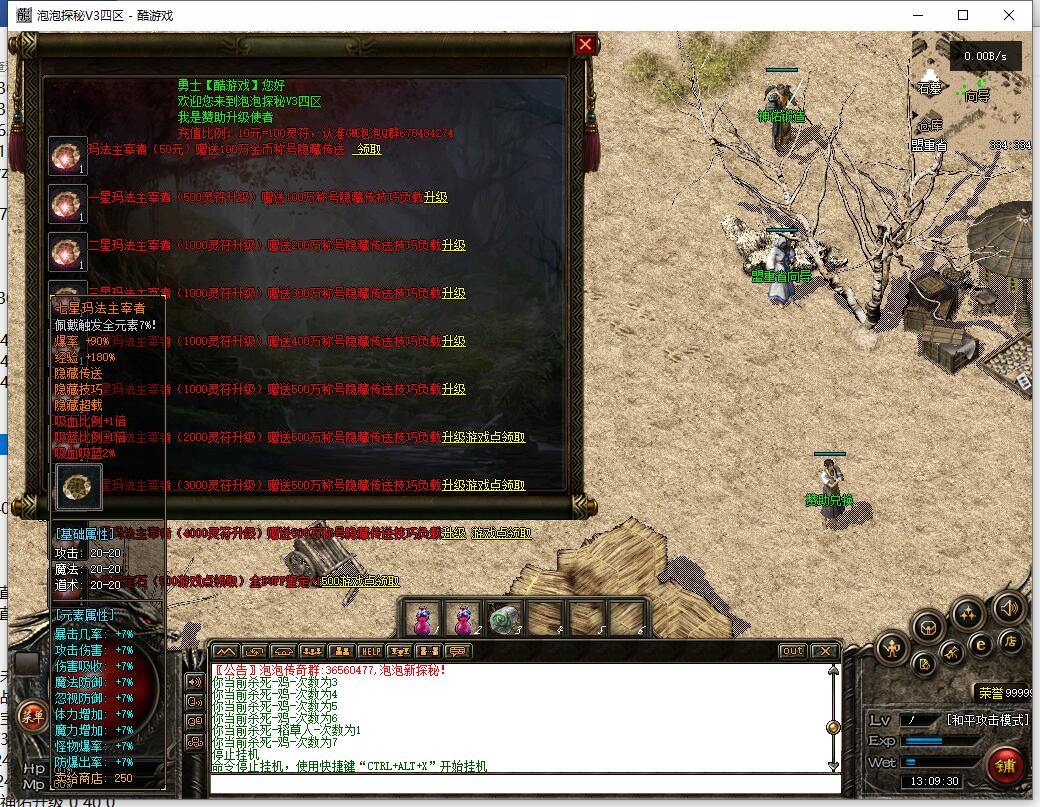The image size is (1040, 807).
Task: Maximize the game window
Action: click(x=963, y=15)
